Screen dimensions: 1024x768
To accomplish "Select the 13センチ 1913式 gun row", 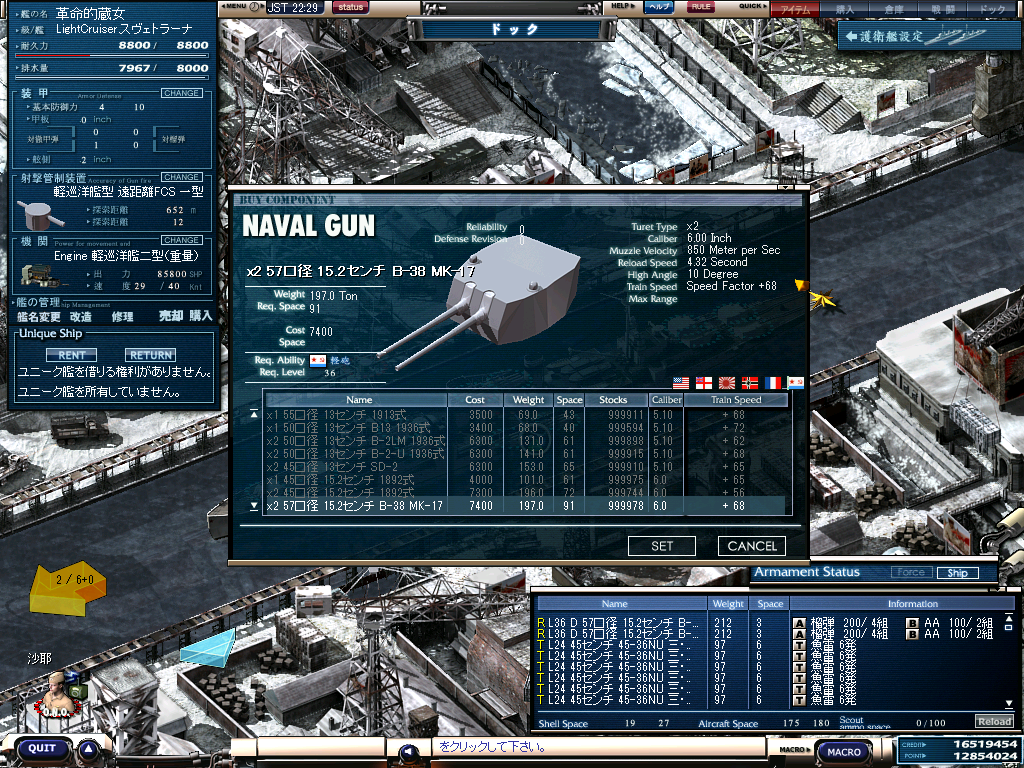I will point(355,415).
